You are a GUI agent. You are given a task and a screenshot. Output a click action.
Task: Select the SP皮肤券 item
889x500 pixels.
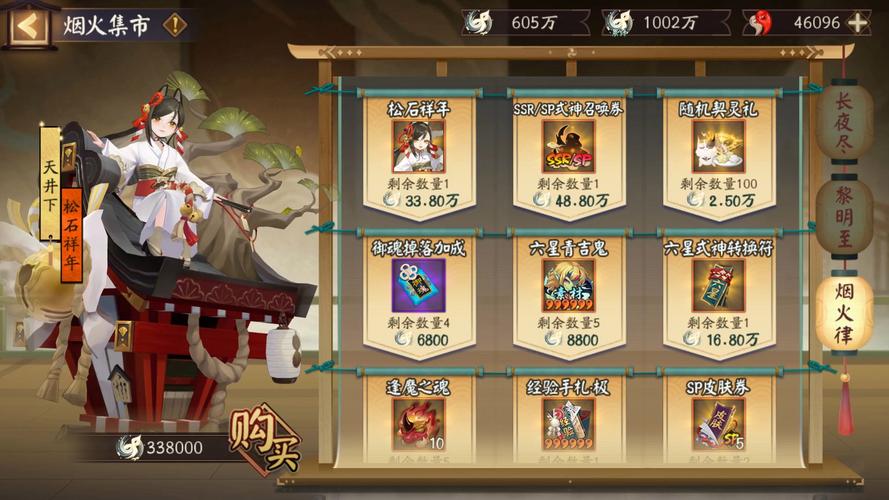coord(717,420)
